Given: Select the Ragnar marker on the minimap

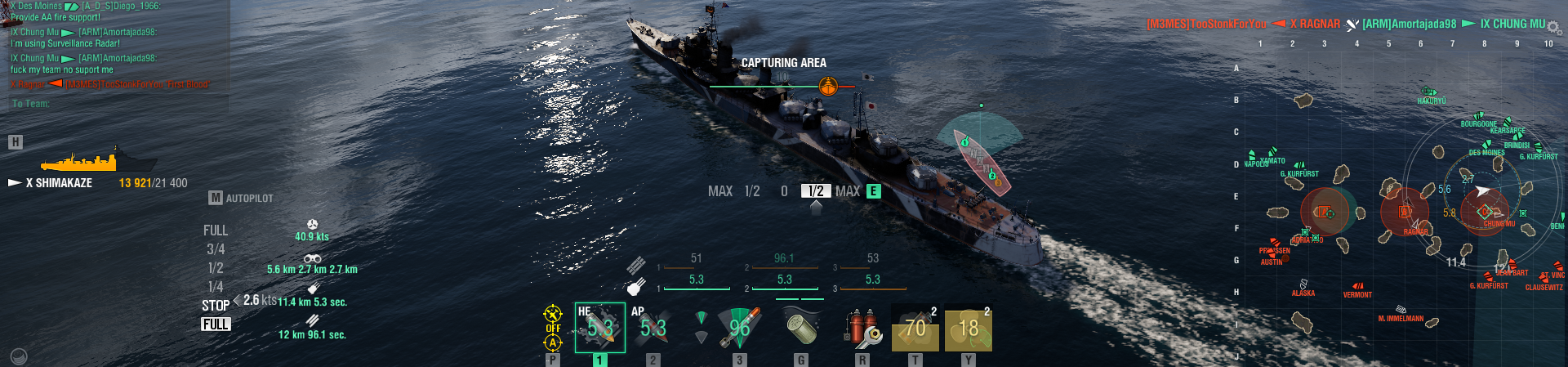Looking at the screenshot, I should tap(1405, 212).
